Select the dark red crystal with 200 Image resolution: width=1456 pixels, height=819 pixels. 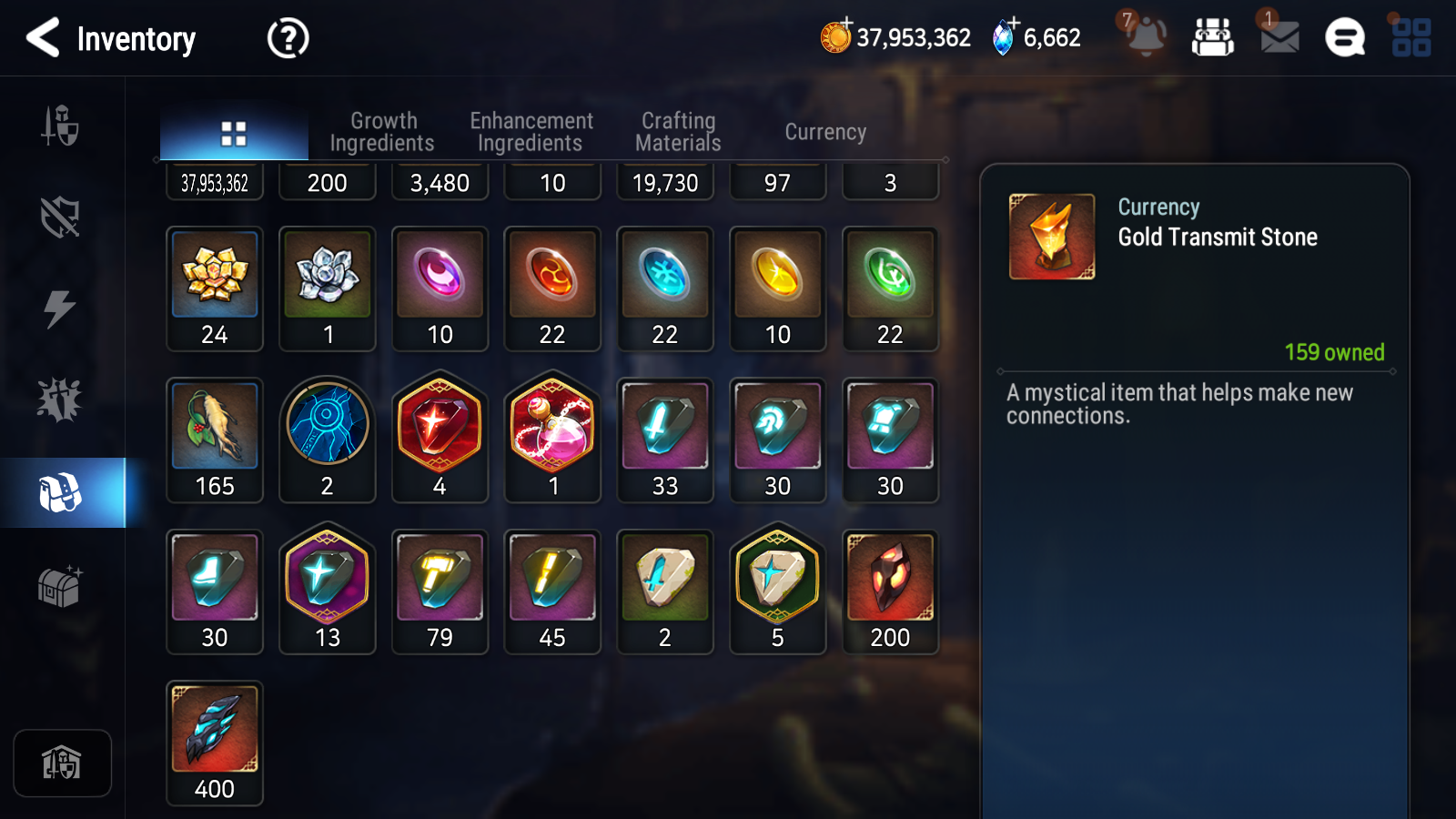pos(890,591)
